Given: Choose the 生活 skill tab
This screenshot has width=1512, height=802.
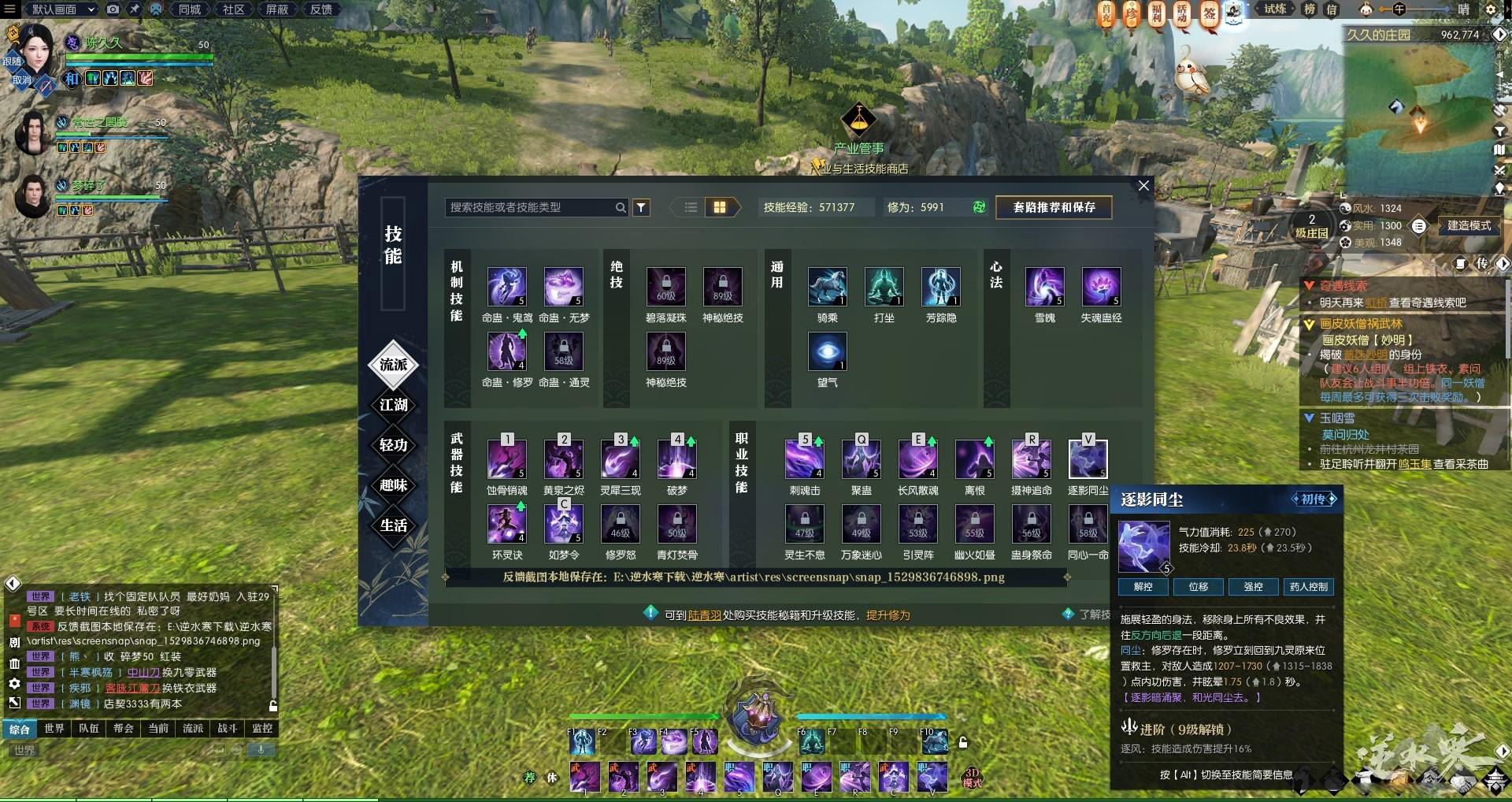Looking at the screenshot, I should pyautogui.click(x=393, y=525).
